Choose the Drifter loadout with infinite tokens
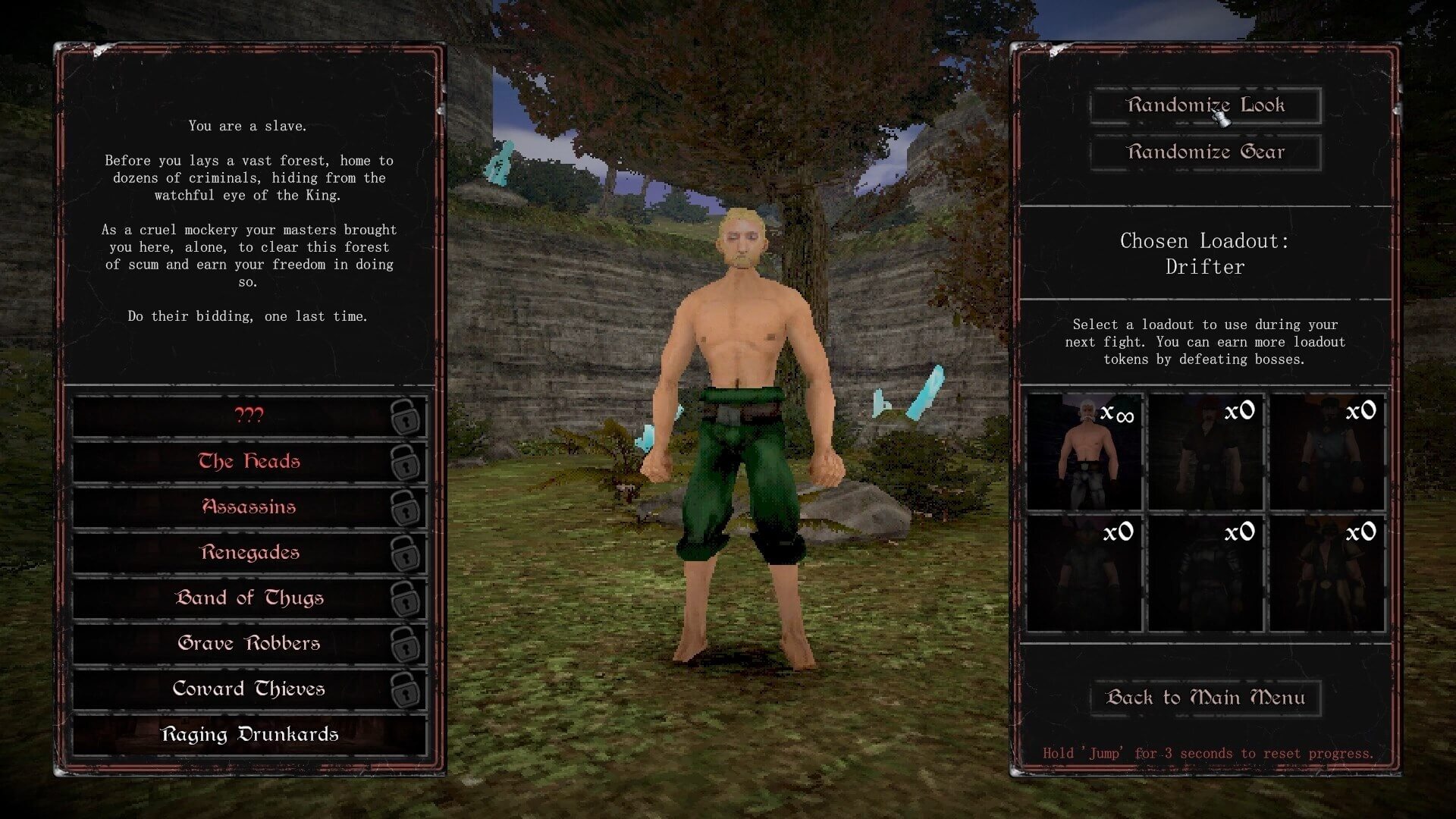The height and width of the screenshot is (819, 1456). pyautogui.click(x=1084, y=452)
